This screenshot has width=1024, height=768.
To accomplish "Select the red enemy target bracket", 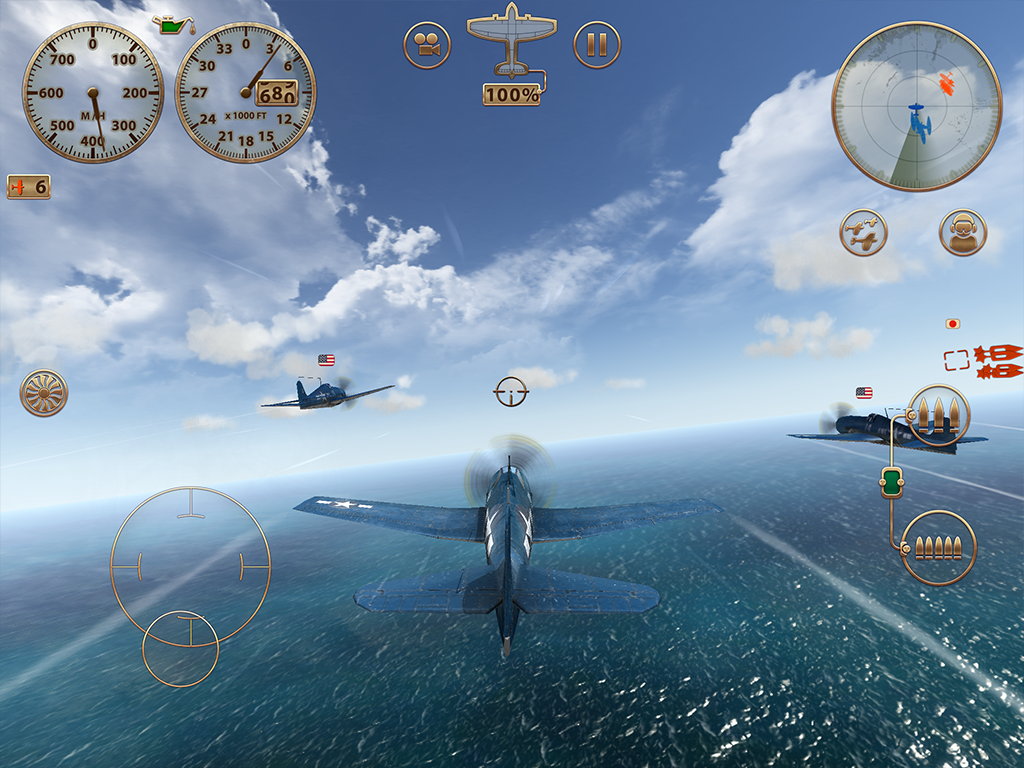I will point(957,360).
